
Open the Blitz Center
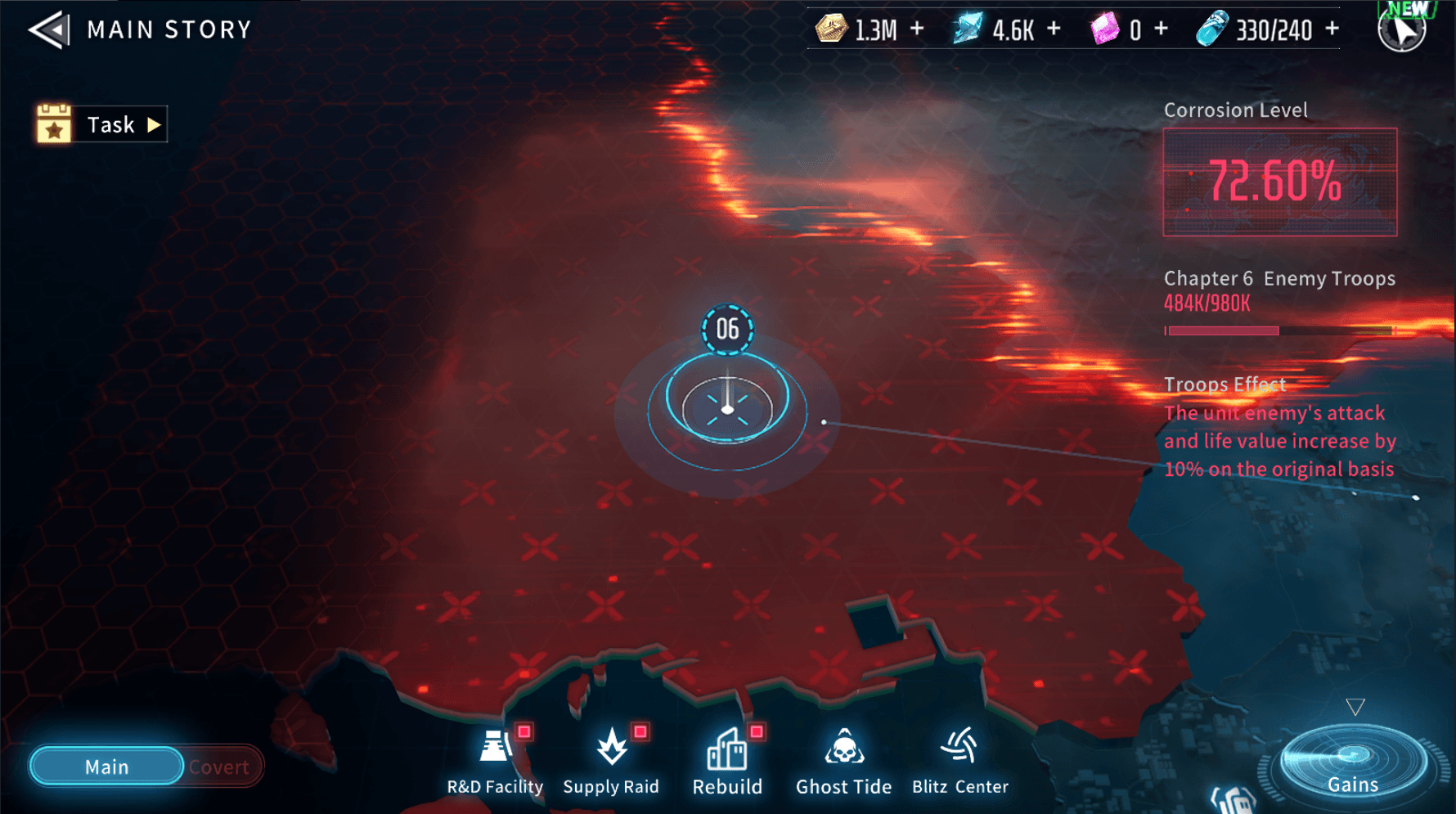coord(959,761)
